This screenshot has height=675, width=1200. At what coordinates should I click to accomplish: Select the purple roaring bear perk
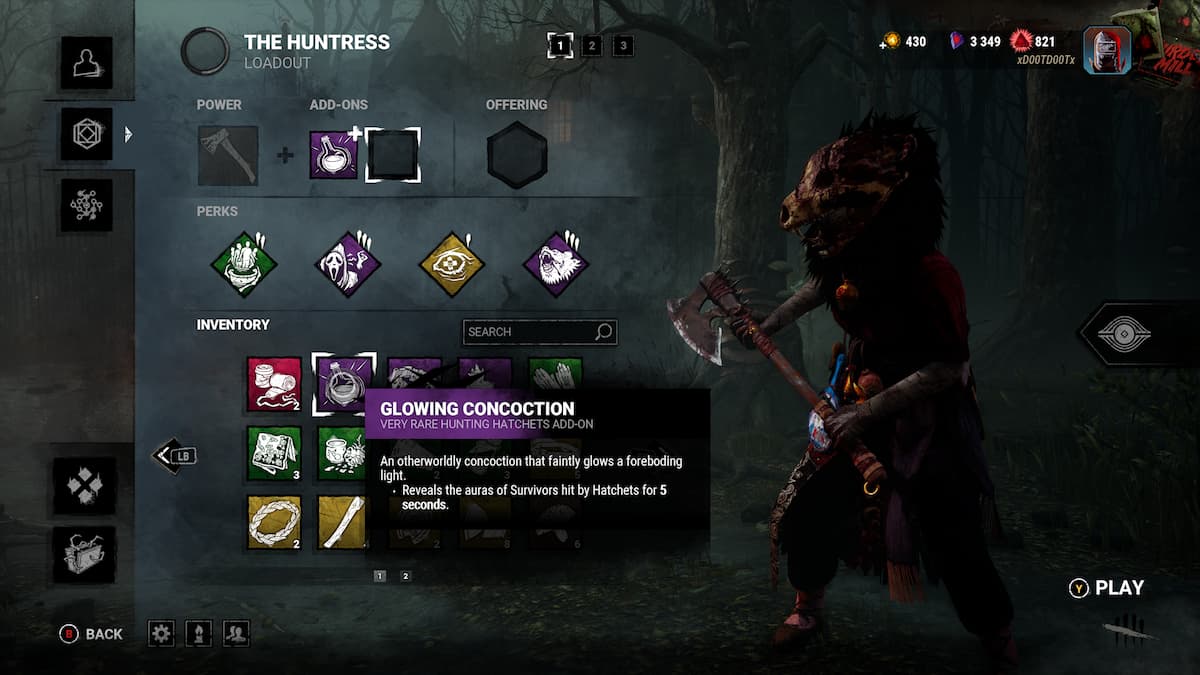coord(556,265)
